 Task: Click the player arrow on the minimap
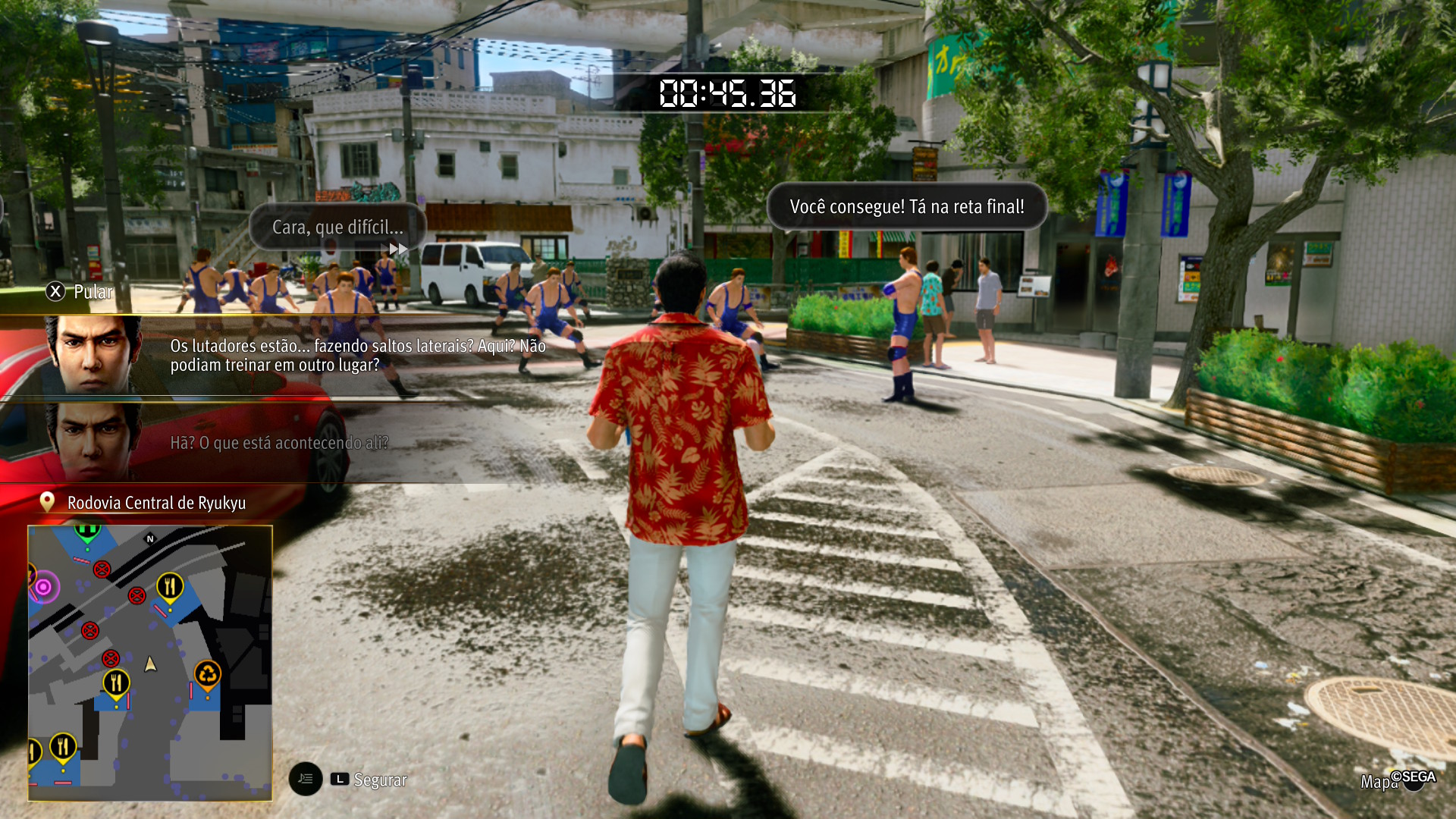(x=150, y=664)
